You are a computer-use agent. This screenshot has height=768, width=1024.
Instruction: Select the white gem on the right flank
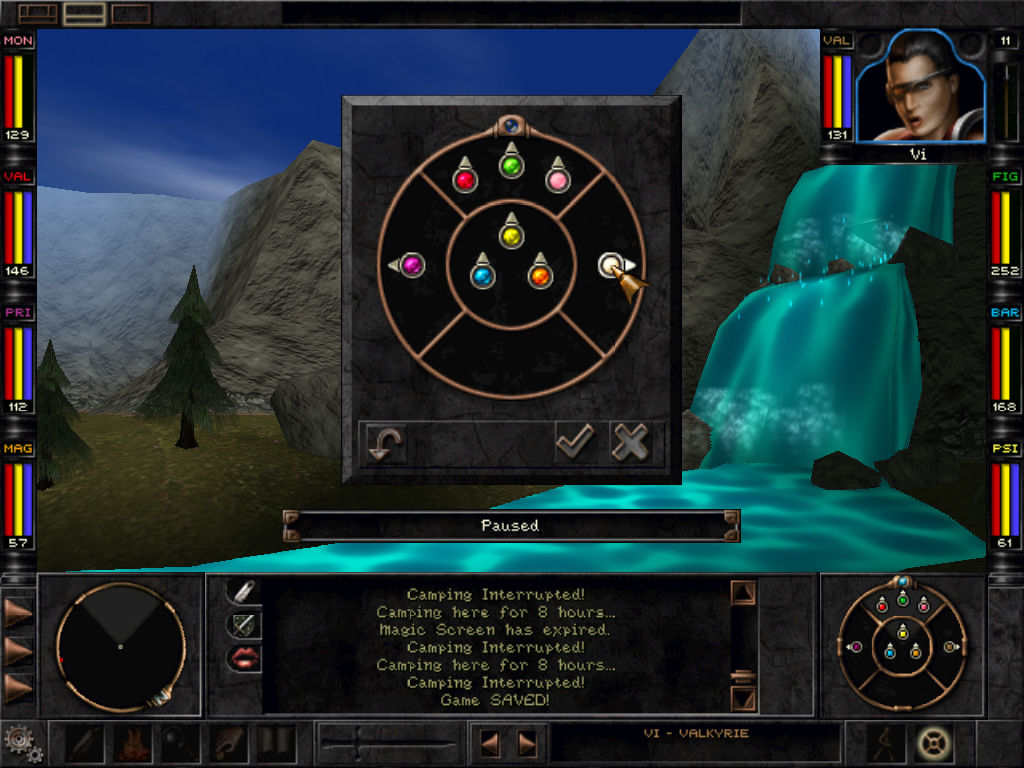(610, 265)
